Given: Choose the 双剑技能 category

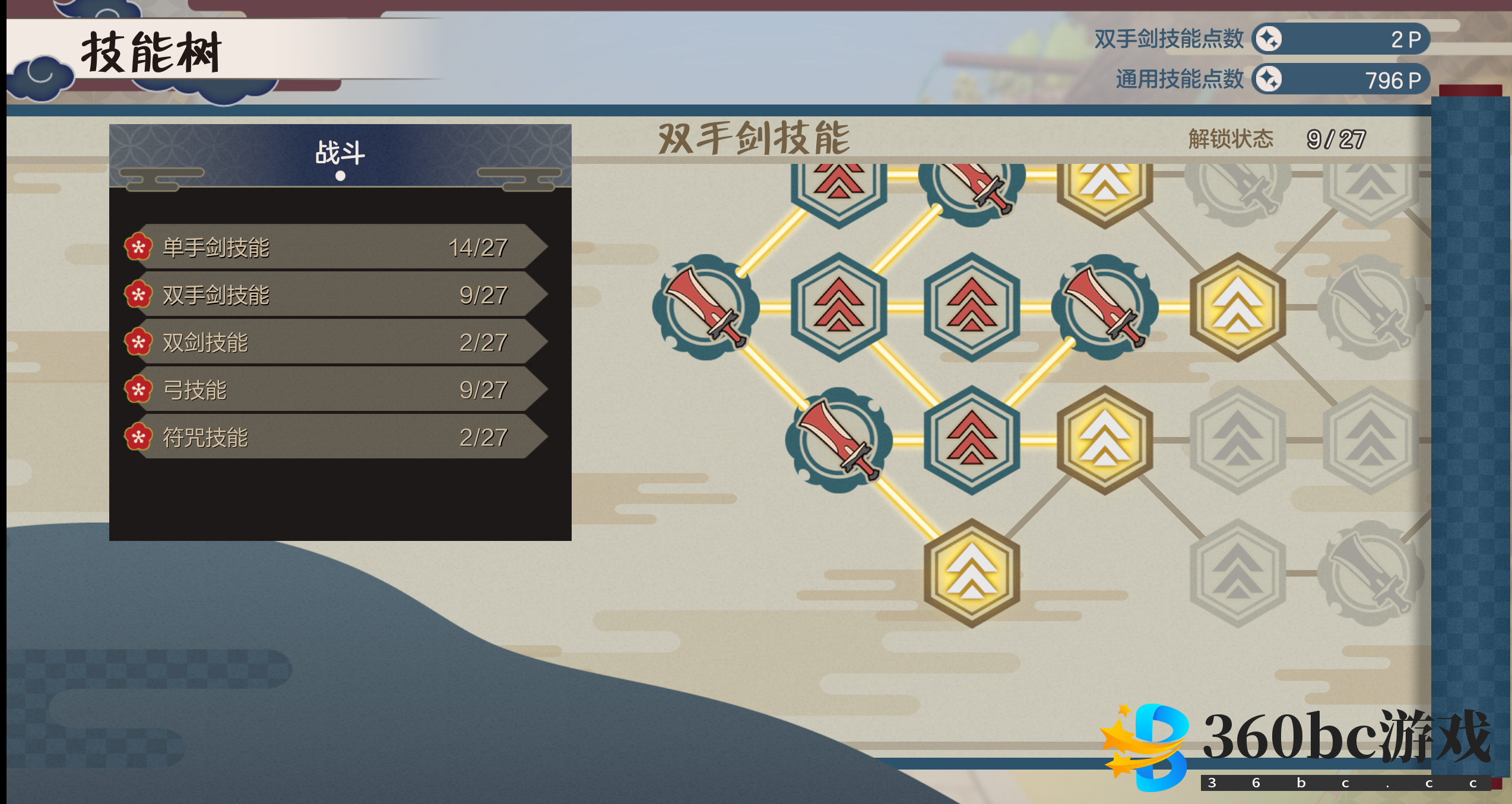Looking at the screenshot, I should (335, 342).
